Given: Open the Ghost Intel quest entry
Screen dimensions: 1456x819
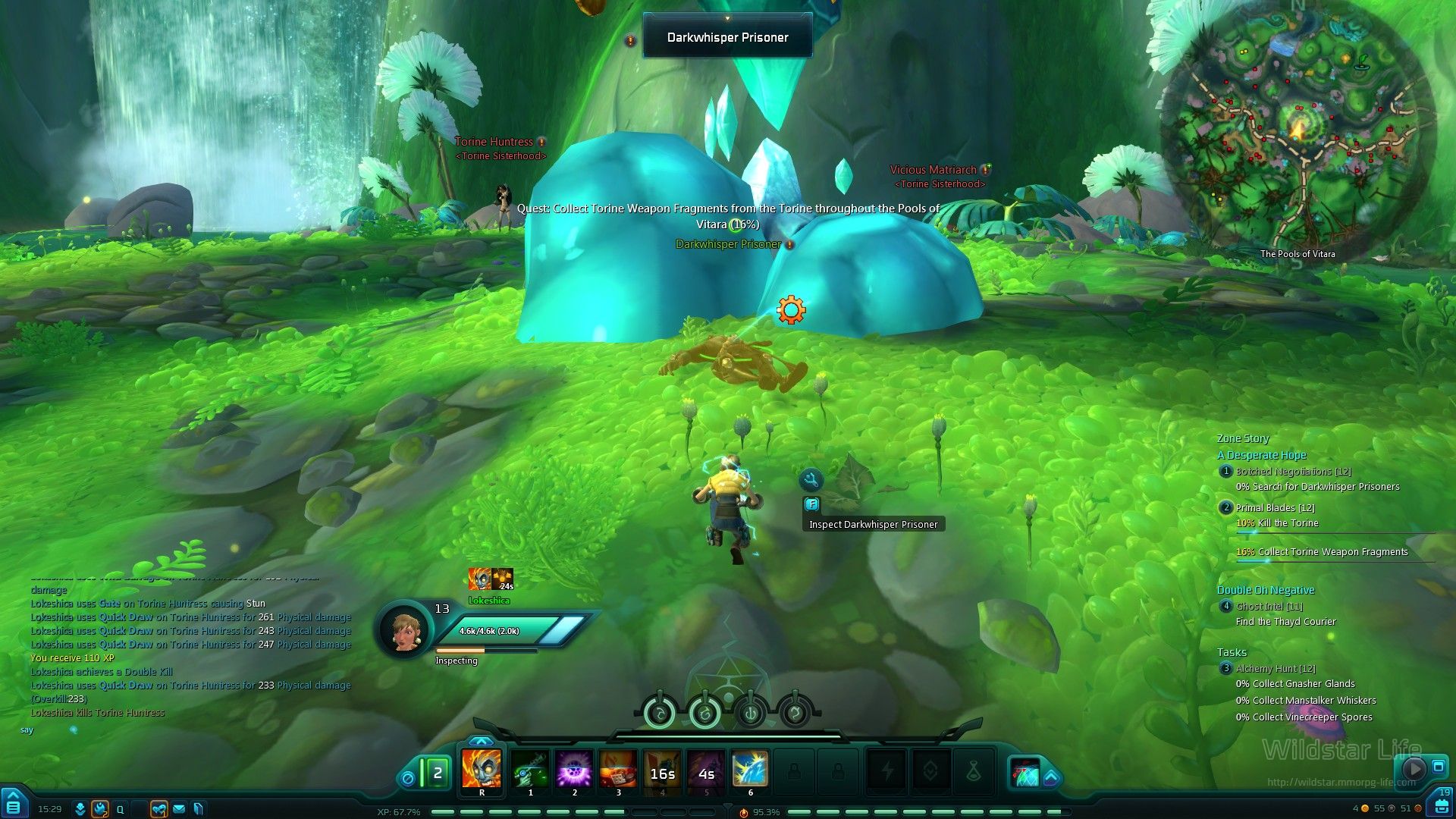Looking at the screenshot, I should pyautogui.click(x=1269, y=607).
